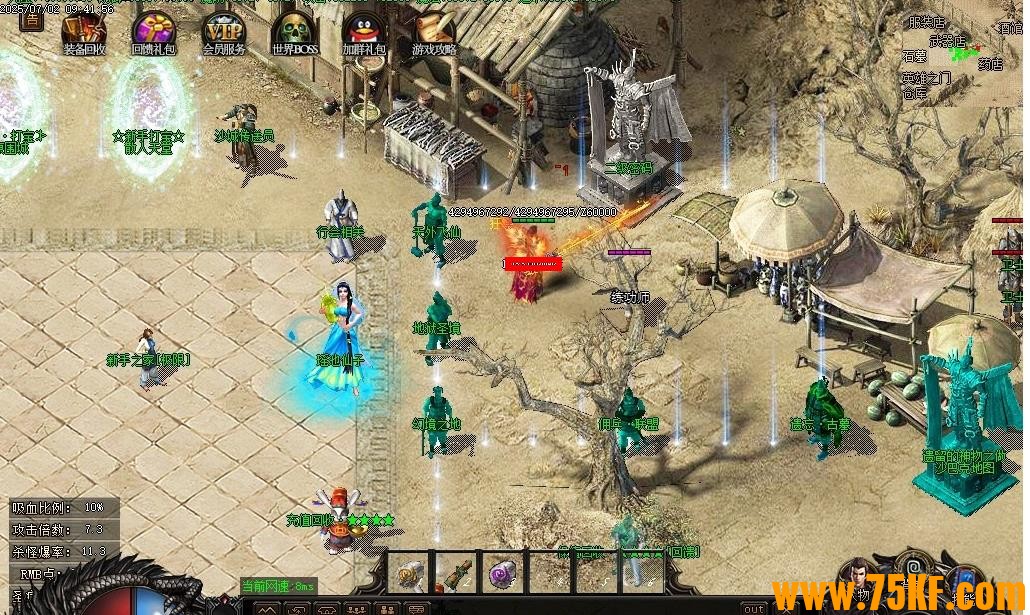Select 服装店 on the minimap
Screen dimensions: 1030x615
pos(925,21)
